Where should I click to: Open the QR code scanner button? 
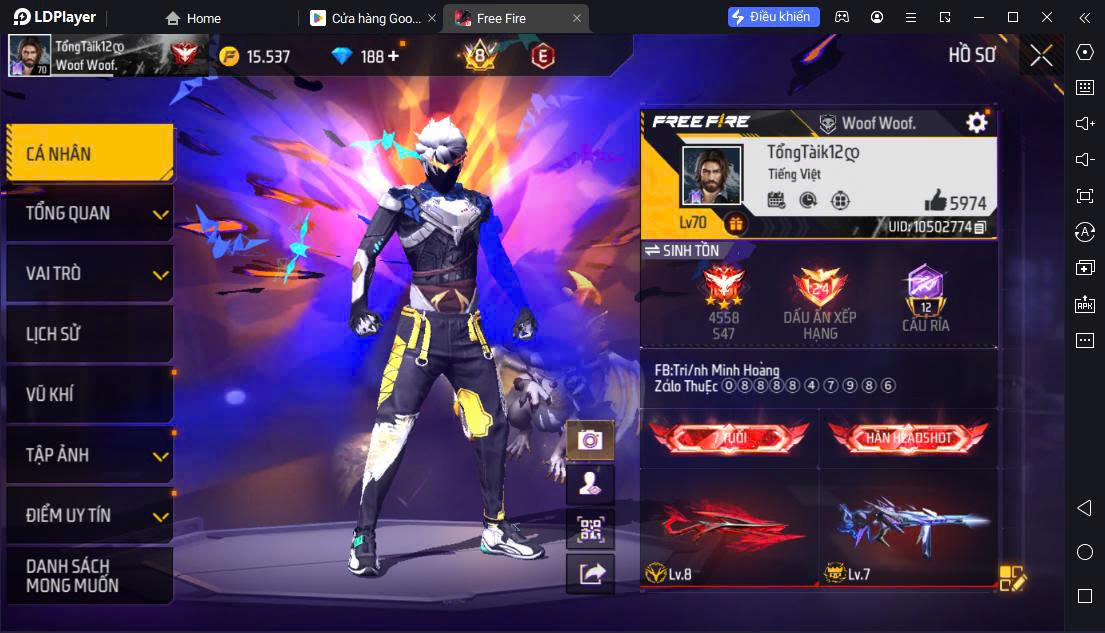click(590, 529)
